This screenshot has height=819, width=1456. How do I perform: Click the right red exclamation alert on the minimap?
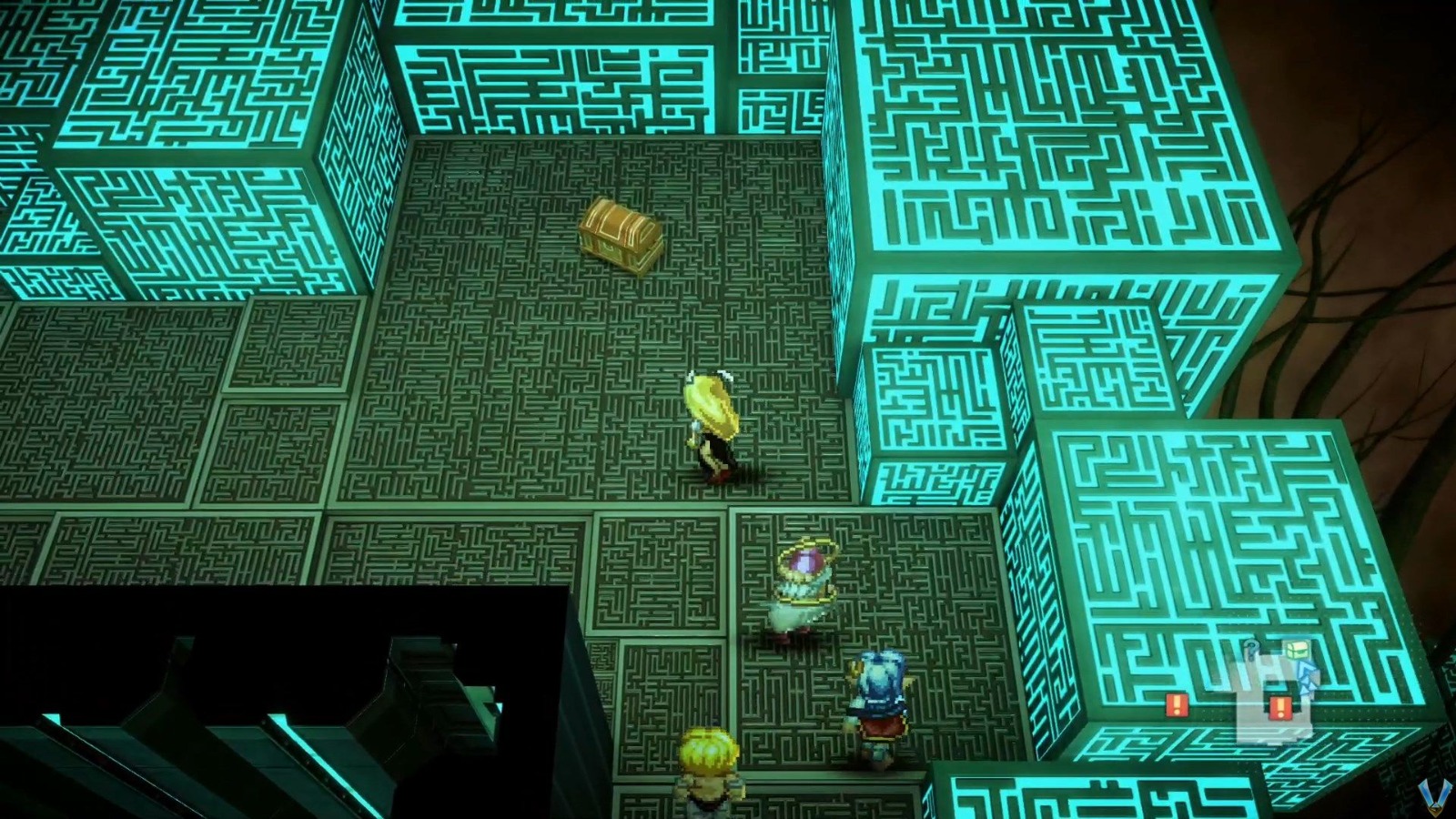(1279, 708)
